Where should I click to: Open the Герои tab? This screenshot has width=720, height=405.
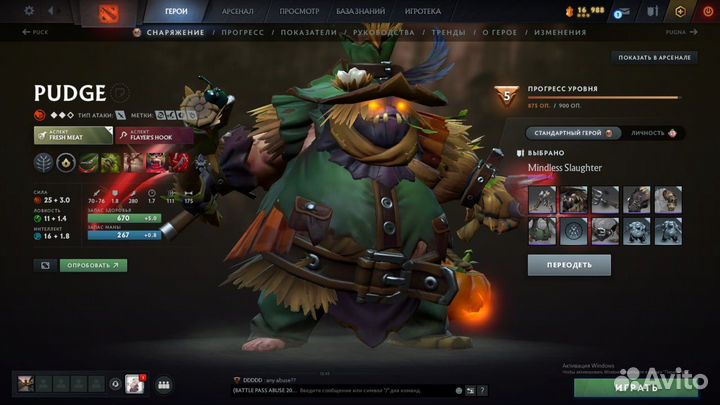point(176,11)
